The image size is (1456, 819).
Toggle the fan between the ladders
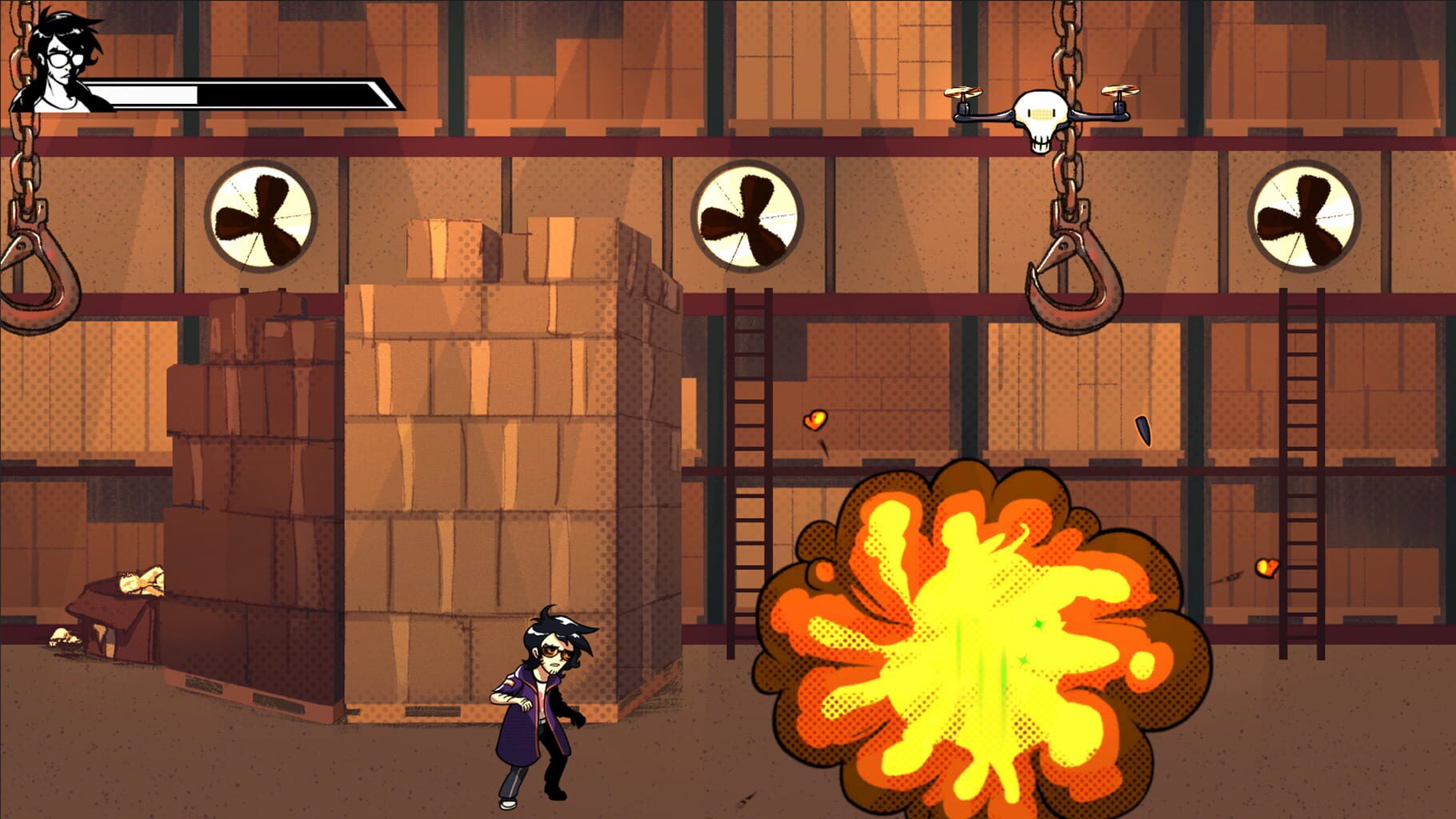748,214
